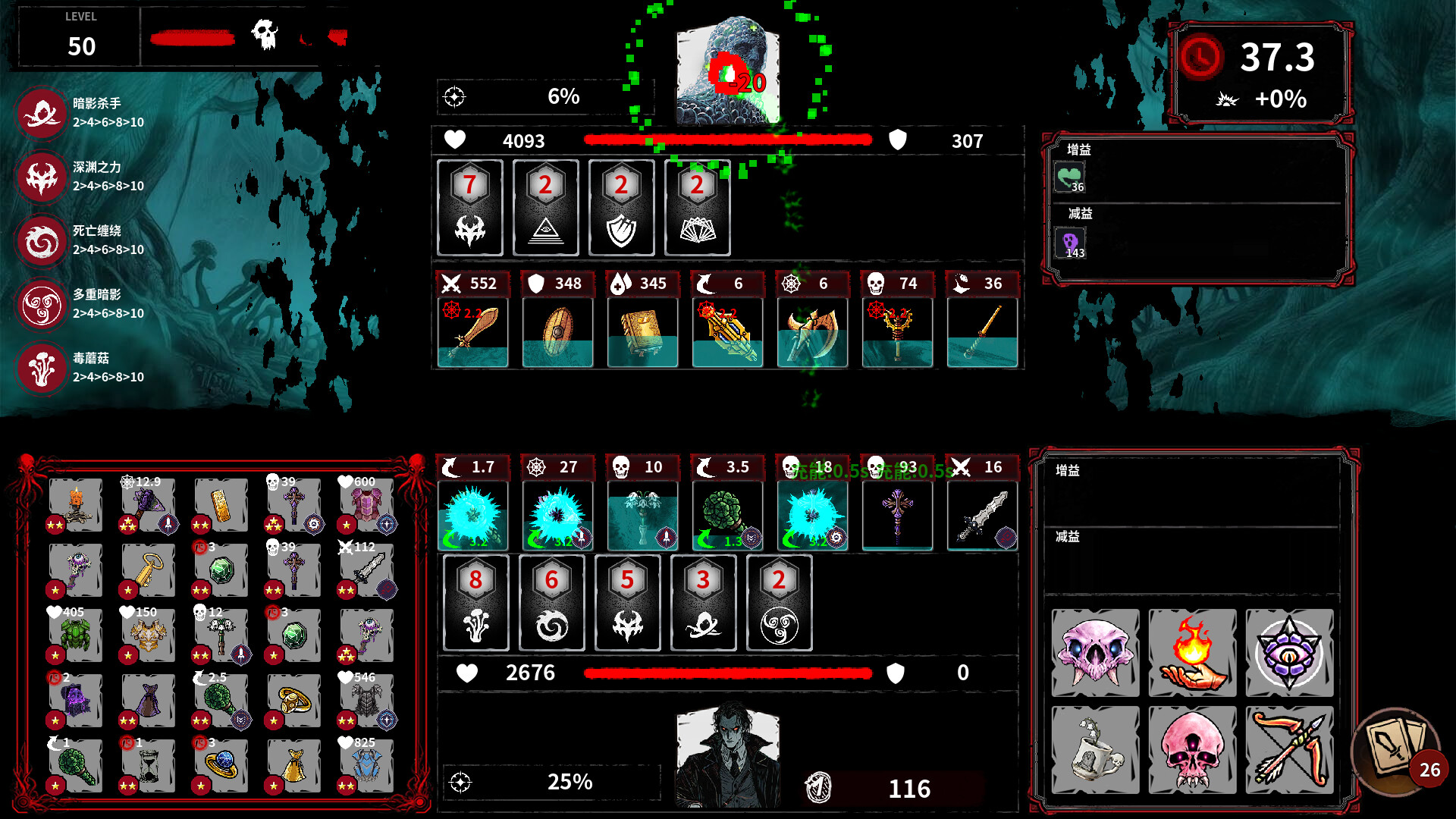Select the 毒蘑菇 skill in left sidebar
1456x819 pixels.
(x=42, y=368)
